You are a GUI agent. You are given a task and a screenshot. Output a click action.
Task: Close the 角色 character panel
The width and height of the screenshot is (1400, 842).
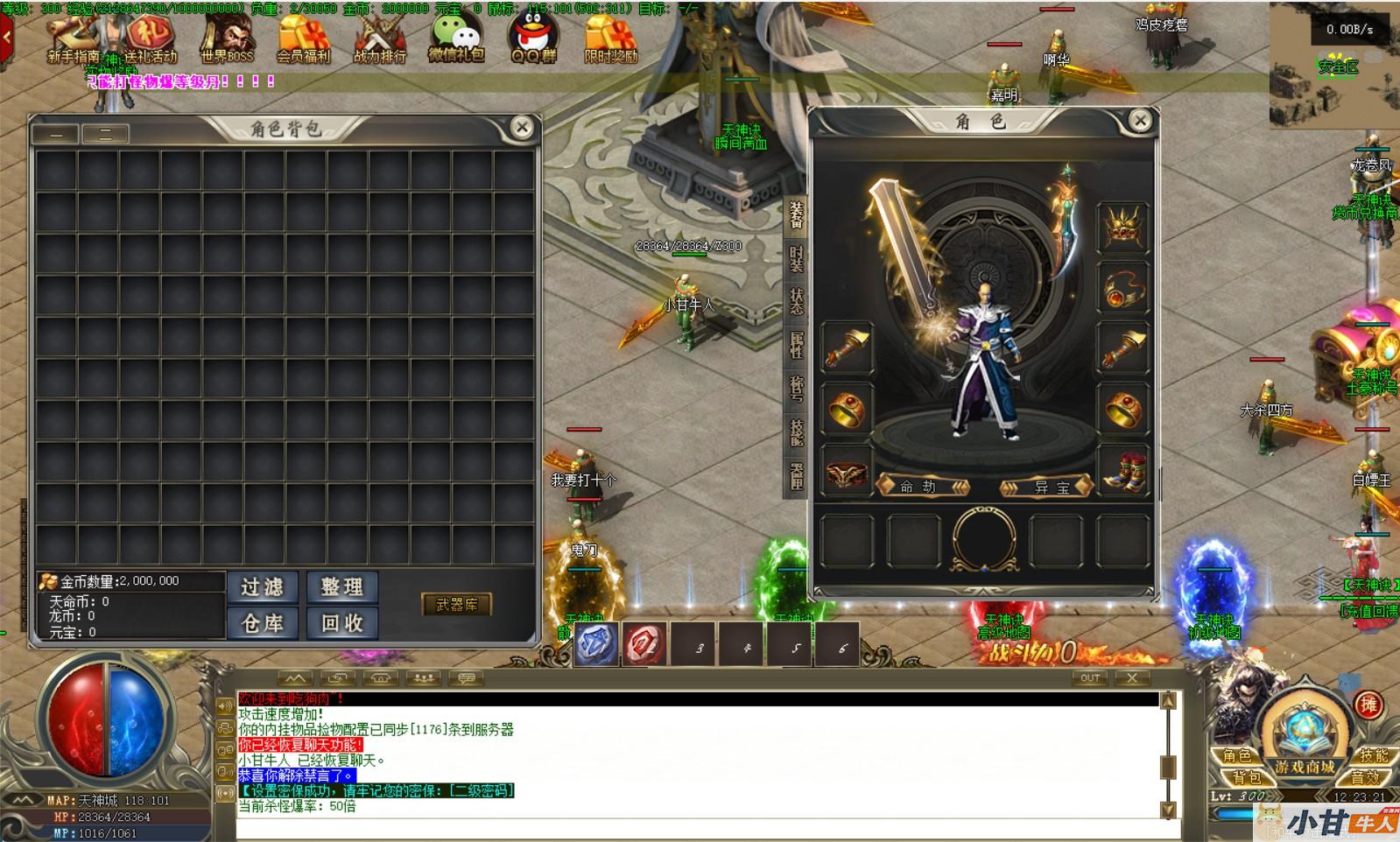click(x=1140, y=121)
